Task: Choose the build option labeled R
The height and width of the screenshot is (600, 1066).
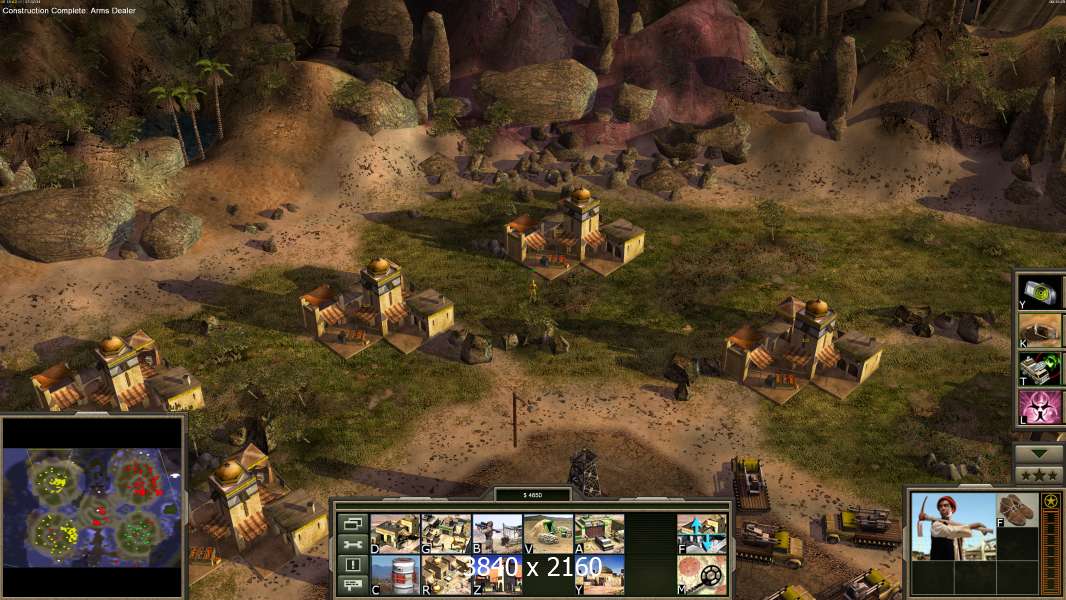Action: point(445,575)
